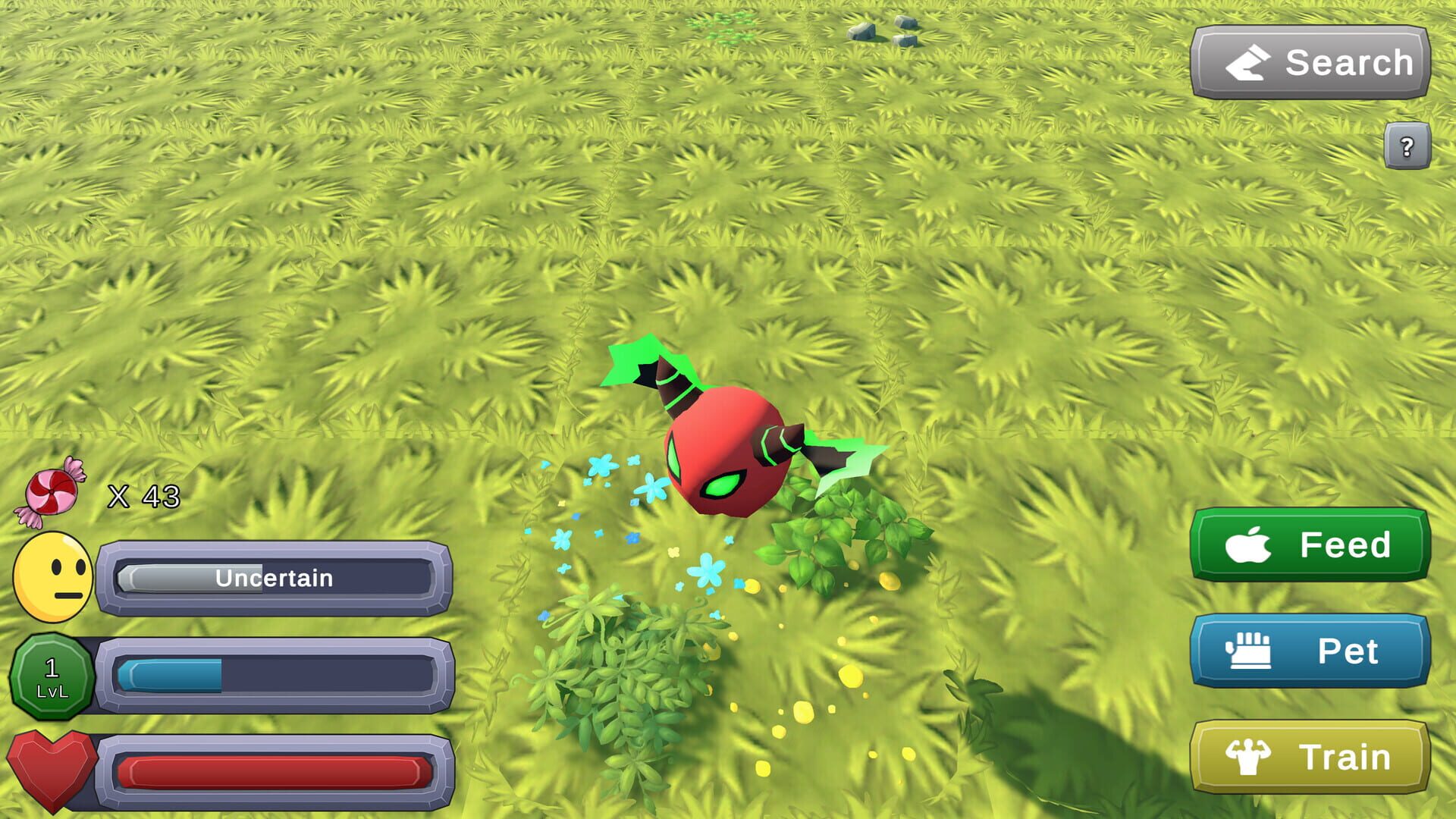Select the uncertain face emoji icon

pyautogui.click(x=53, y=576)
